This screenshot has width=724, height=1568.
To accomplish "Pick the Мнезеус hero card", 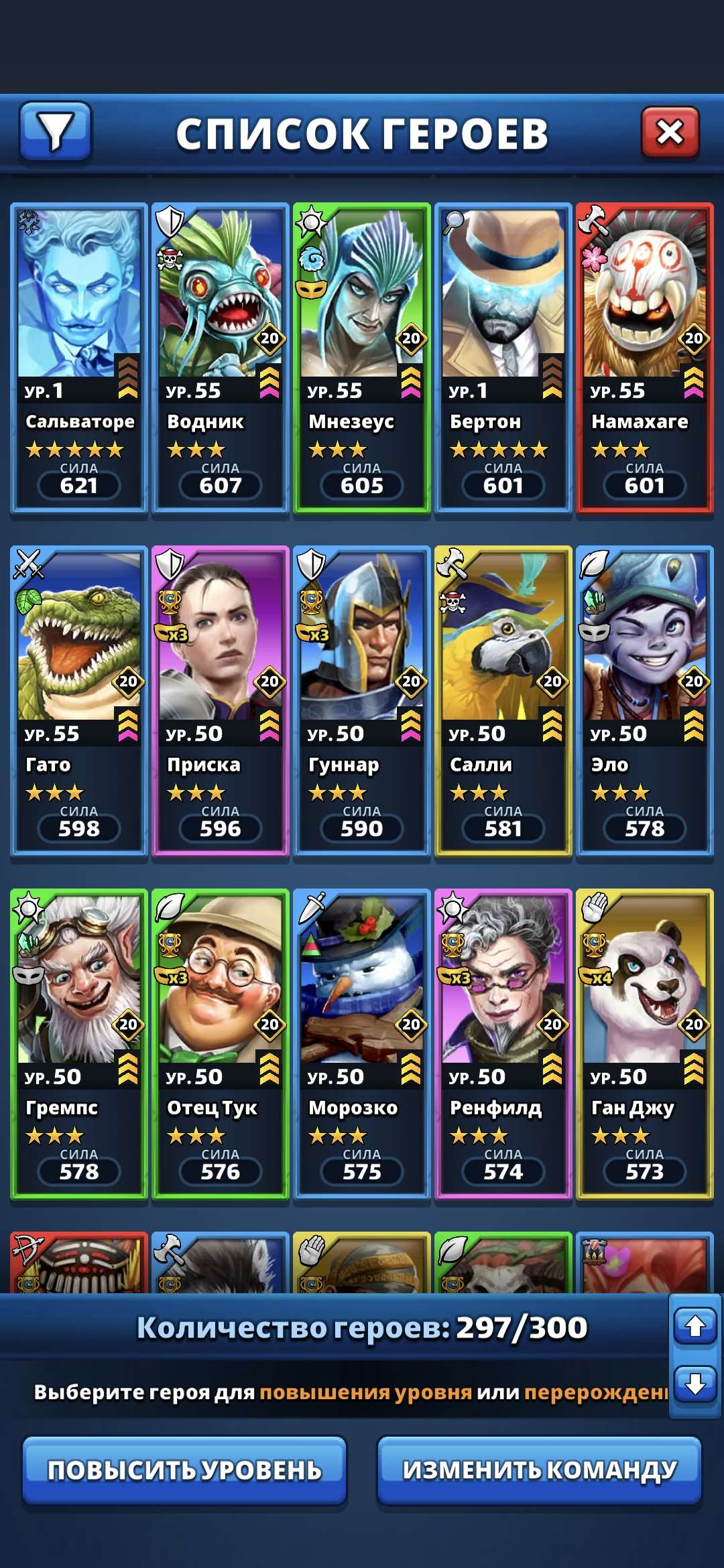I will (362, 358).
